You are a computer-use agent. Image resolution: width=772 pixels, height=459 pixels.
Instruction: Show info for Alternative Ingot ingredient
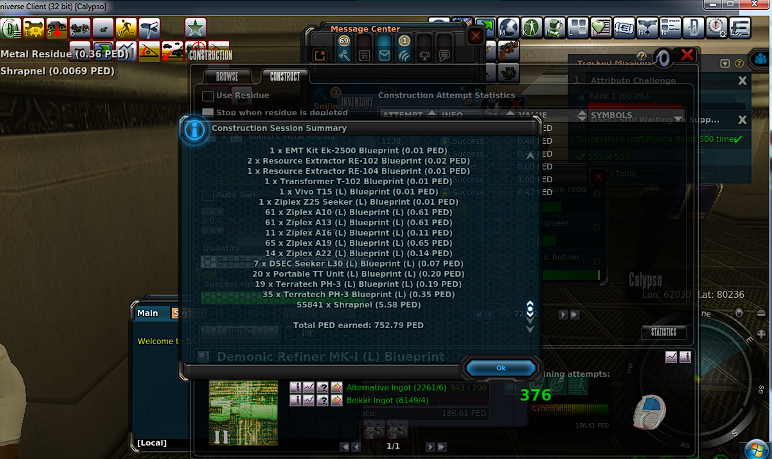[x=296, y=387]
